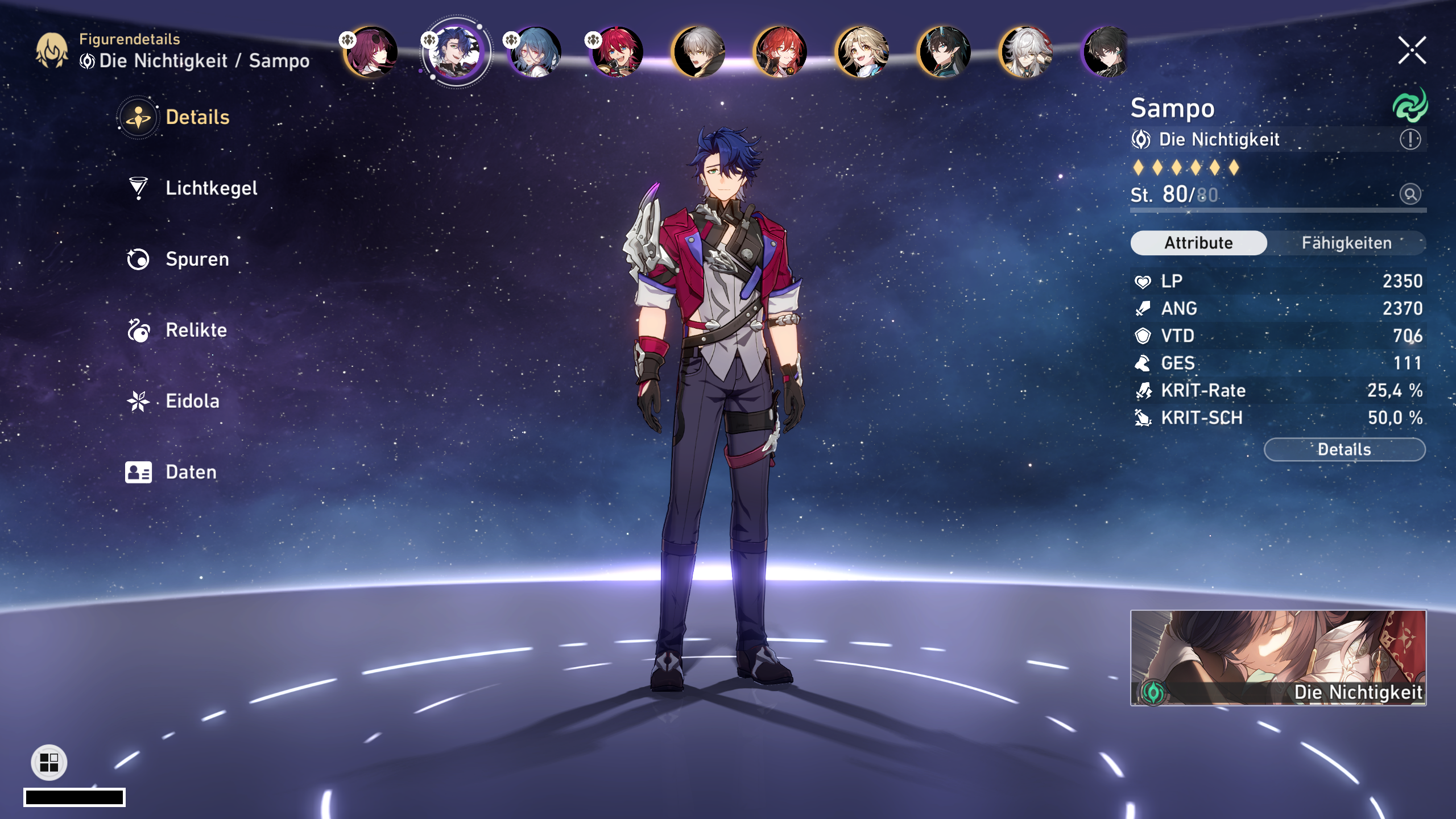Viewport: 1456px width, 819px height.
Task: Open the Daten entry
Action: coord(191,472)
